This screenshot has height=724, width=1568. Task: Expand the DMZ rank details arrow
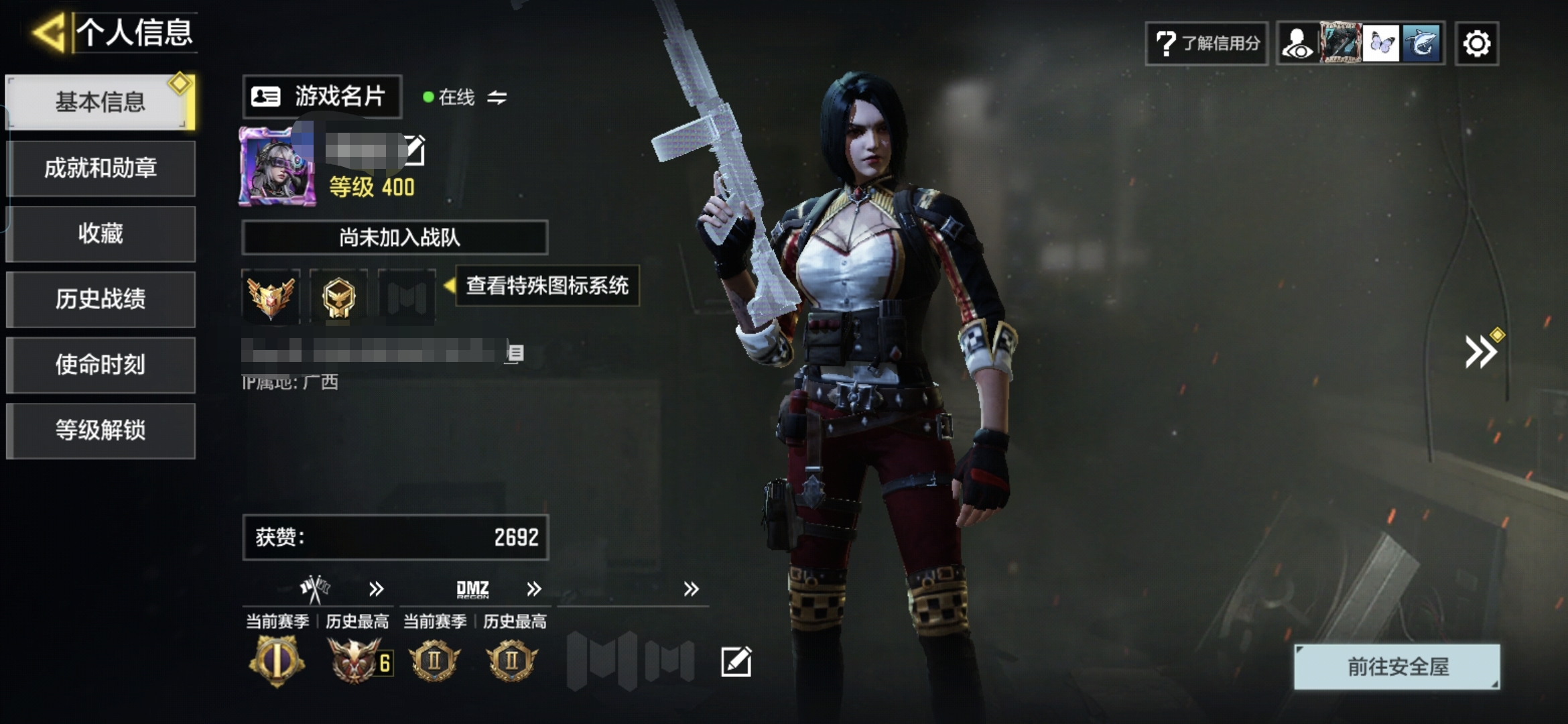click(x=533, y=589)
